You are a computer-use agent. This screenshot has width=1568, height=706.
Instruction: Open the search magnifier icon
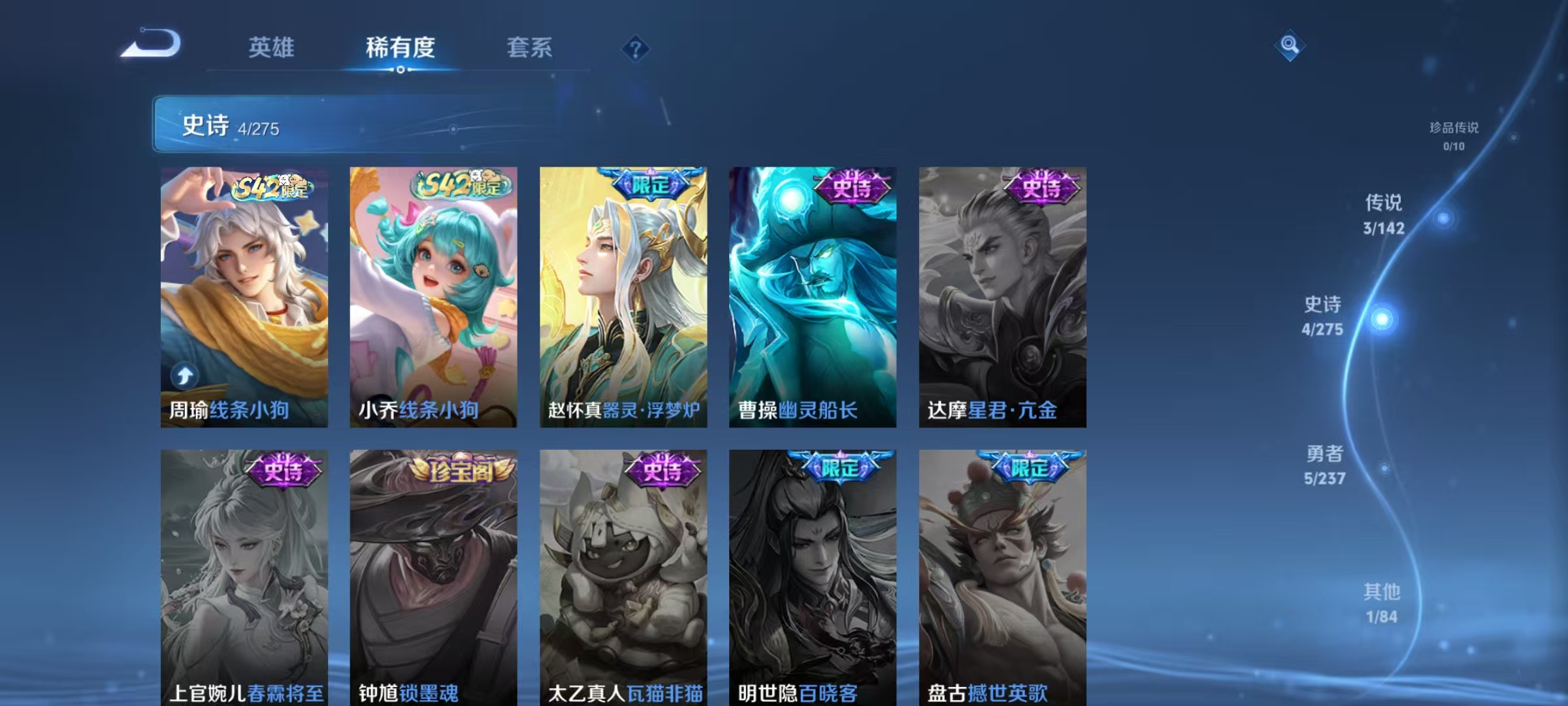(1289, 46)
